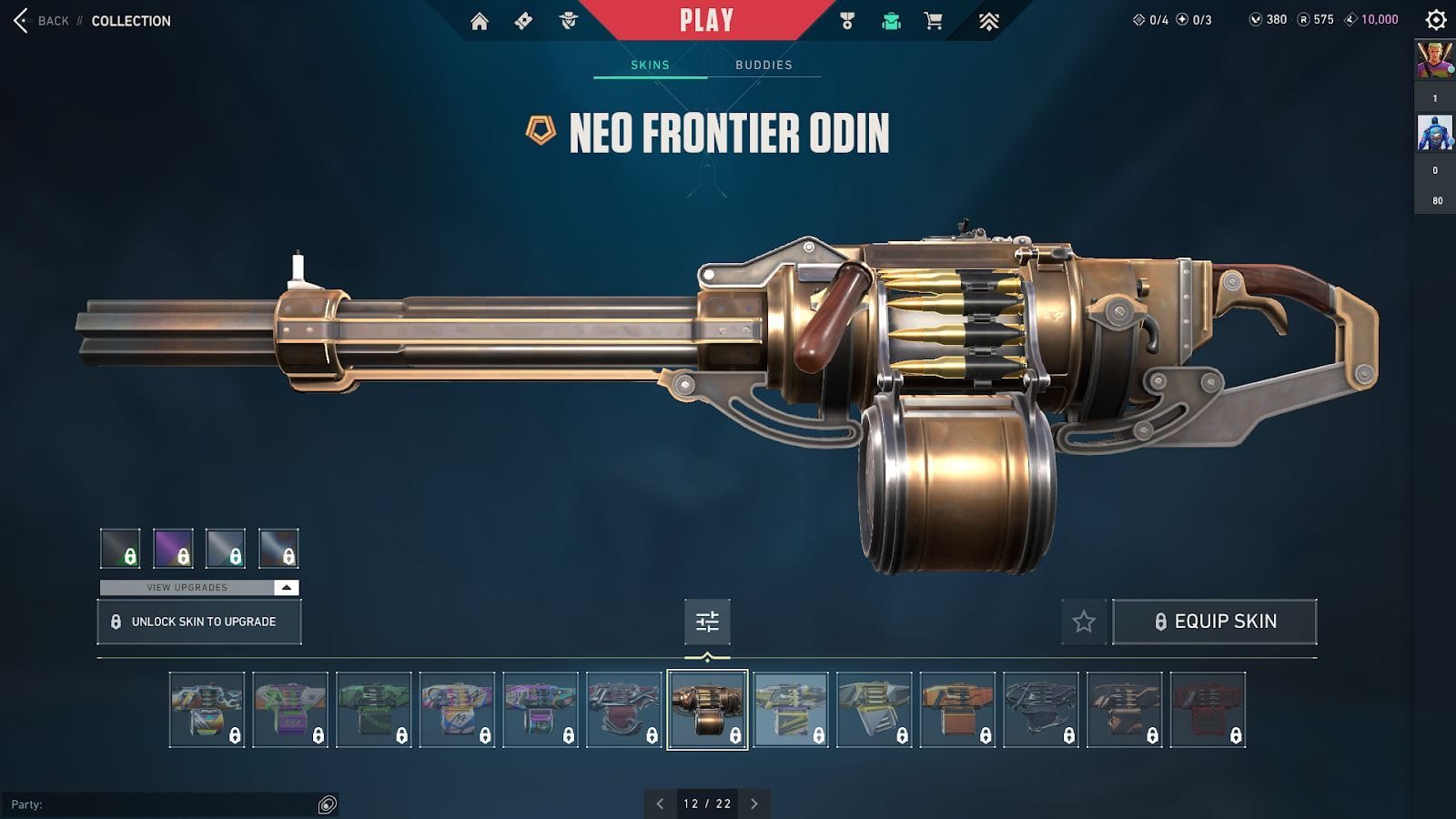This screenshot has height=819, width=1456.
Task: Click the next page arrow
Action: point(753,804)
